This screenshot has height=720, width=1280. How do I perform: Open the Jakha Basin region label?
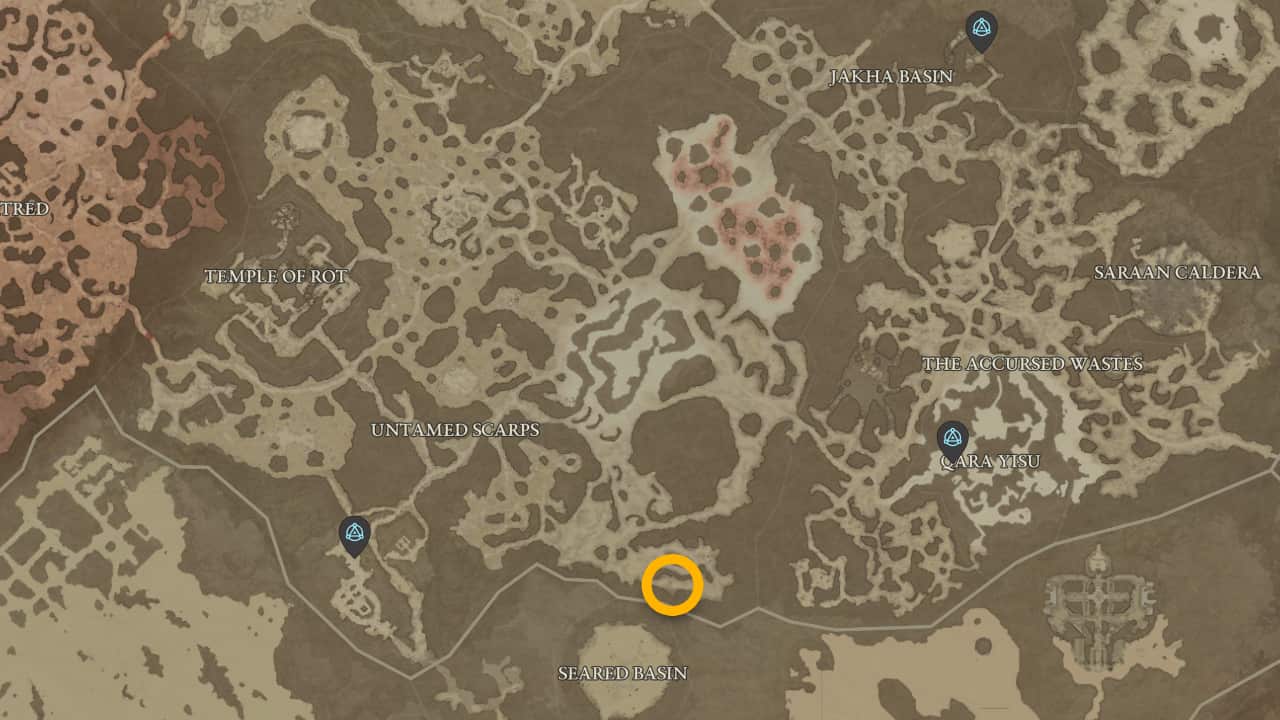point(893,75)
